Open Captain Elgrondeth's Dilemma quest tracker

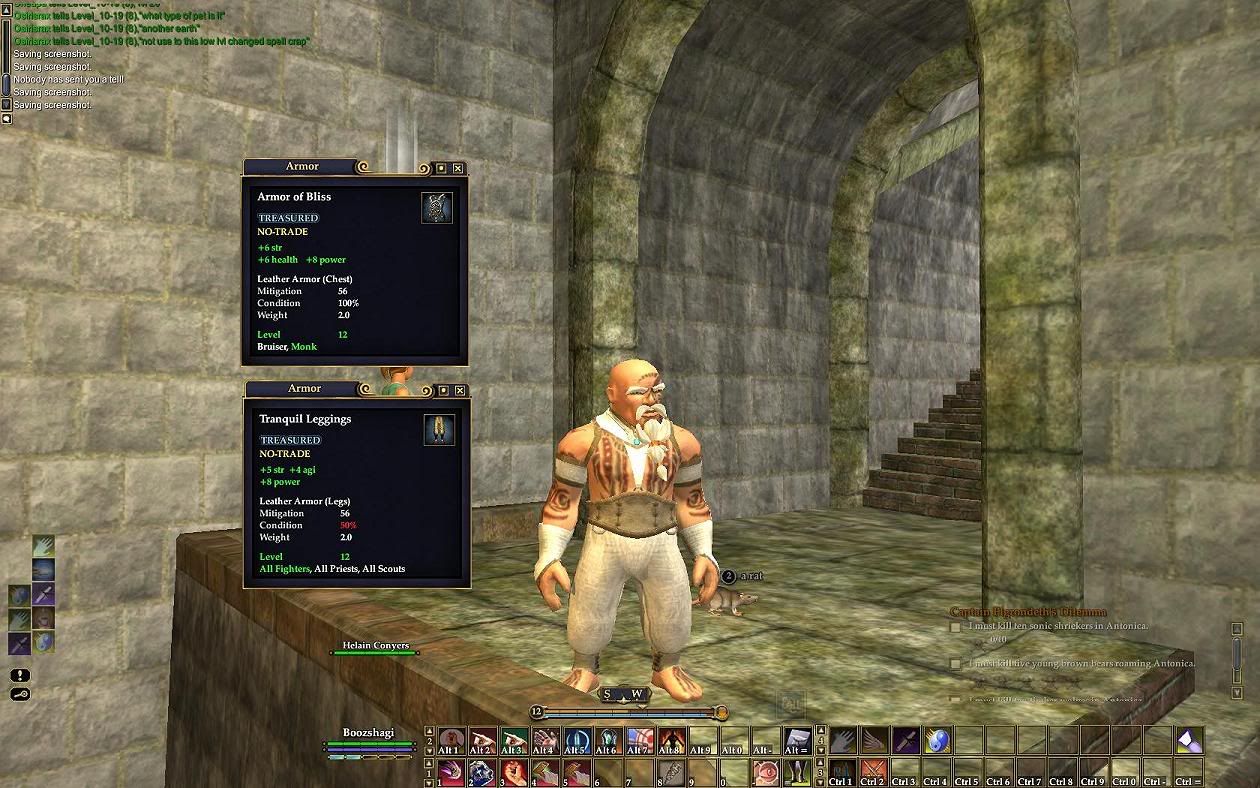1028,611
